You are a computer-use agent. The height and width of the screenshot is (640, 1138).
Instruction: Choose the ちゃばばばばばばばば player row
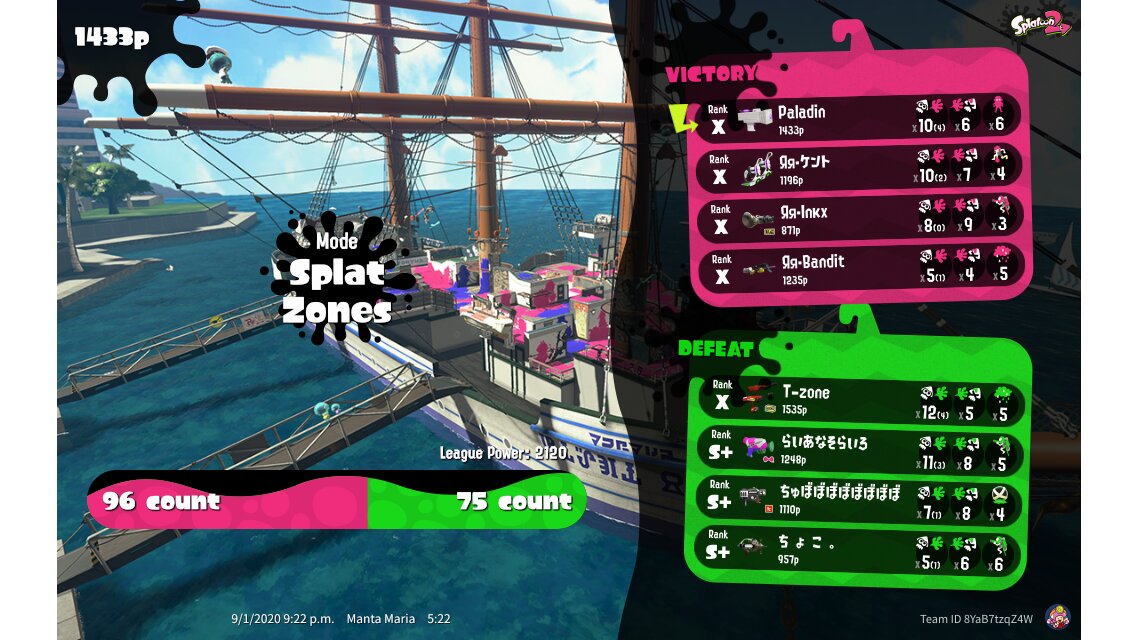coord(860,500)
